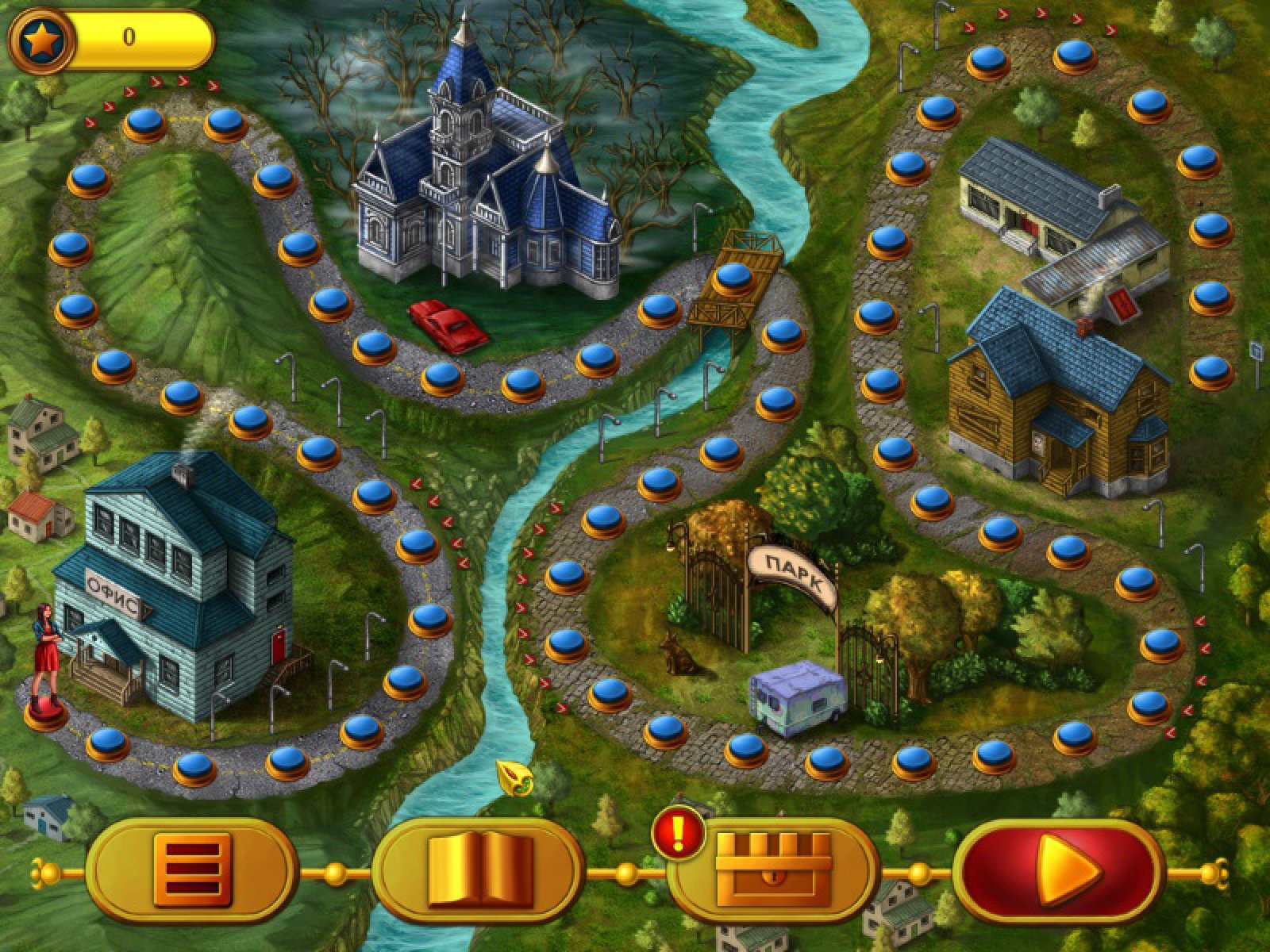The height and width of the screenshot is (952, 1270).
Task: Click the red exclamation alert badge
Action: click(x=679, y=831)
